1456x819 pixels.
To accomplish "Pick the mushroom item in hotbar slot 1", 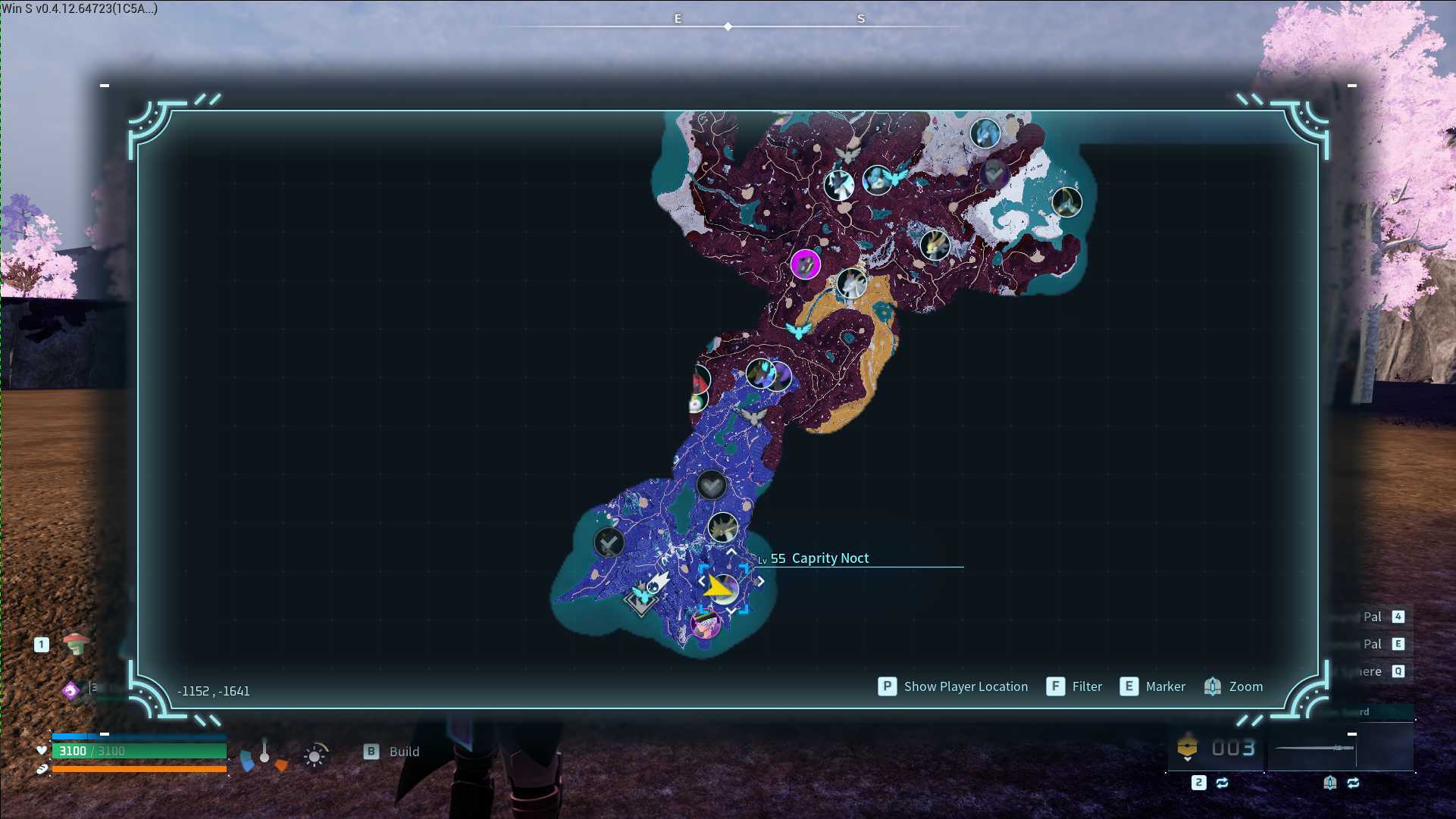I will tap(76, 644).
